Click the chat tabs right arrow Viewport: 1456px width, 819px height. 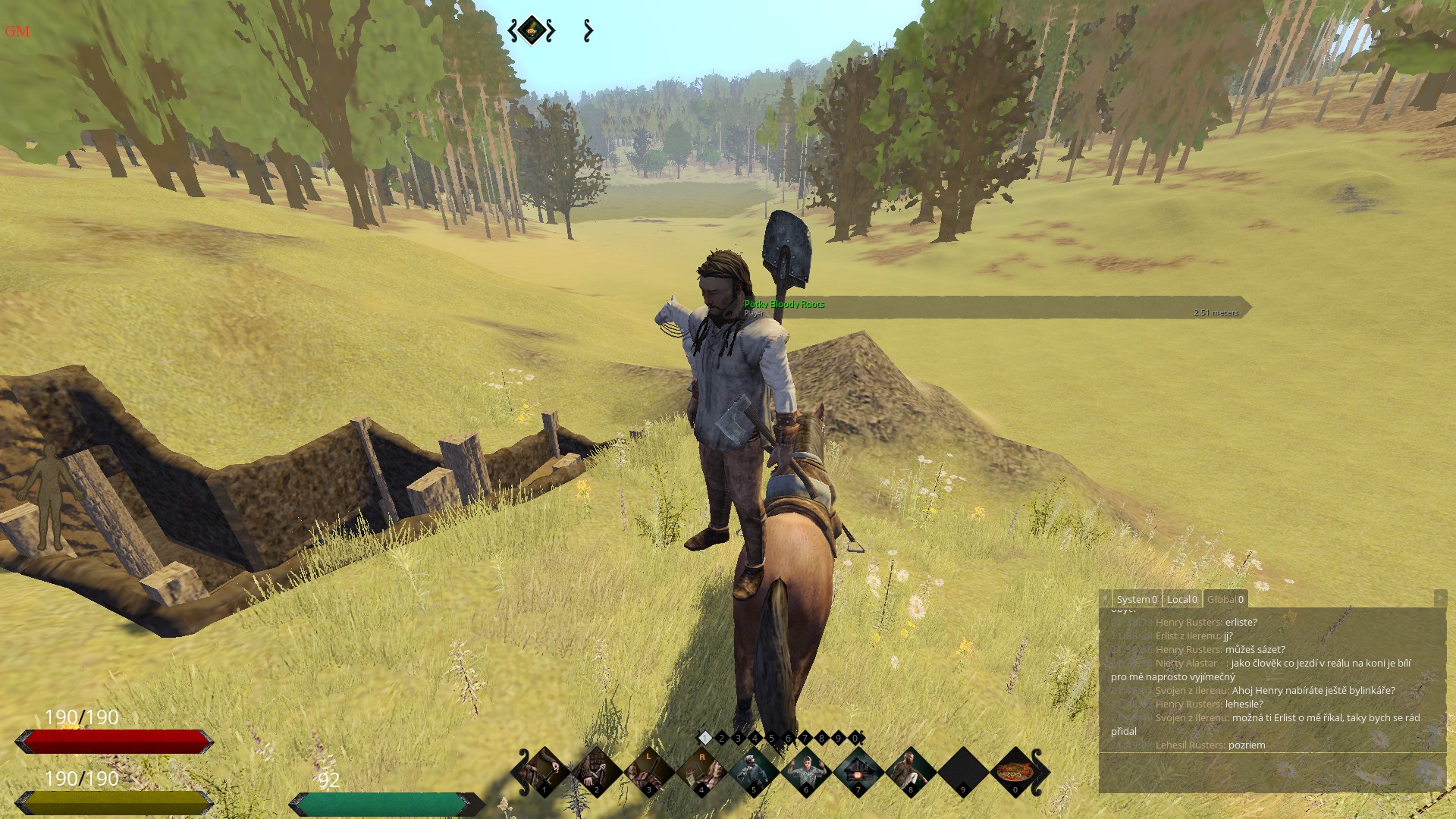(1439, 598)
